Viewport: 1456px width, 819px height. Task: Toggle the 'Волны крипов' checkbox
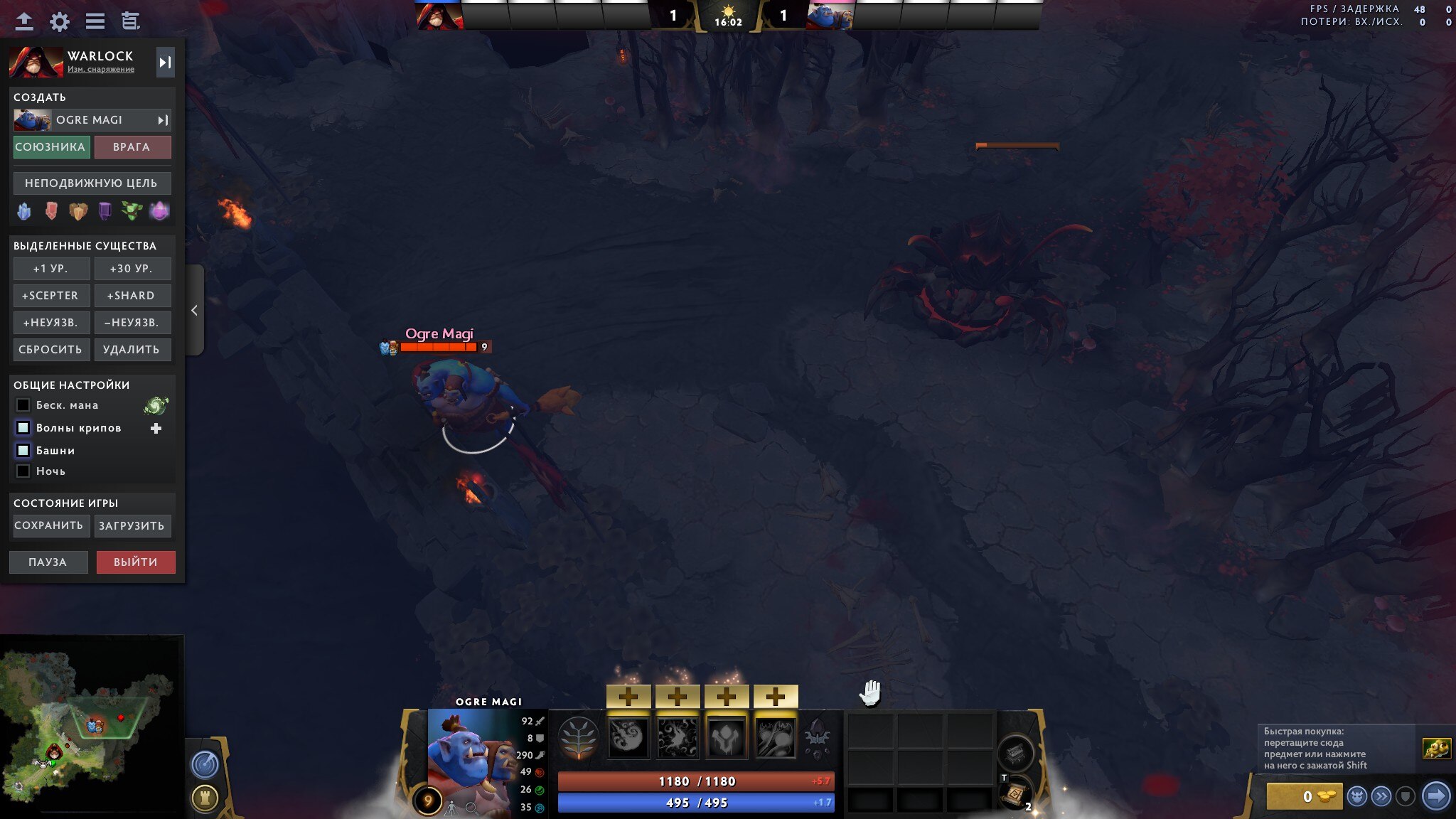pos(23,427)
